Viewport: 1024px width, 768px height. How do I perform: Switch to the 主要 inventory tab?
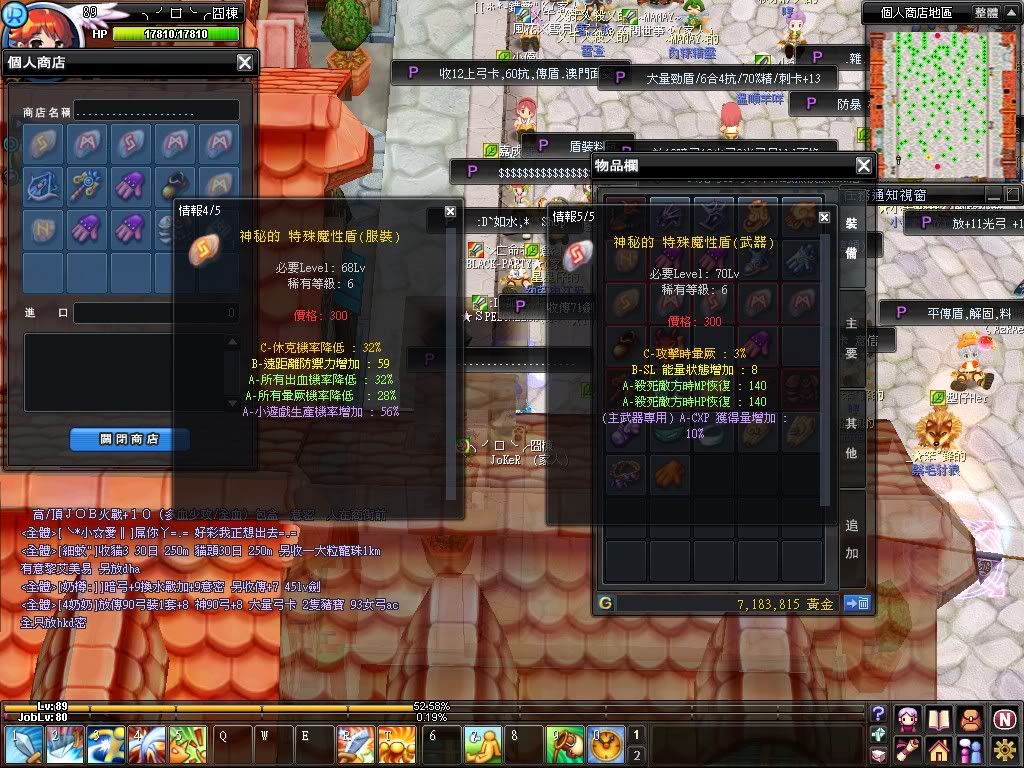pos(852,339)
